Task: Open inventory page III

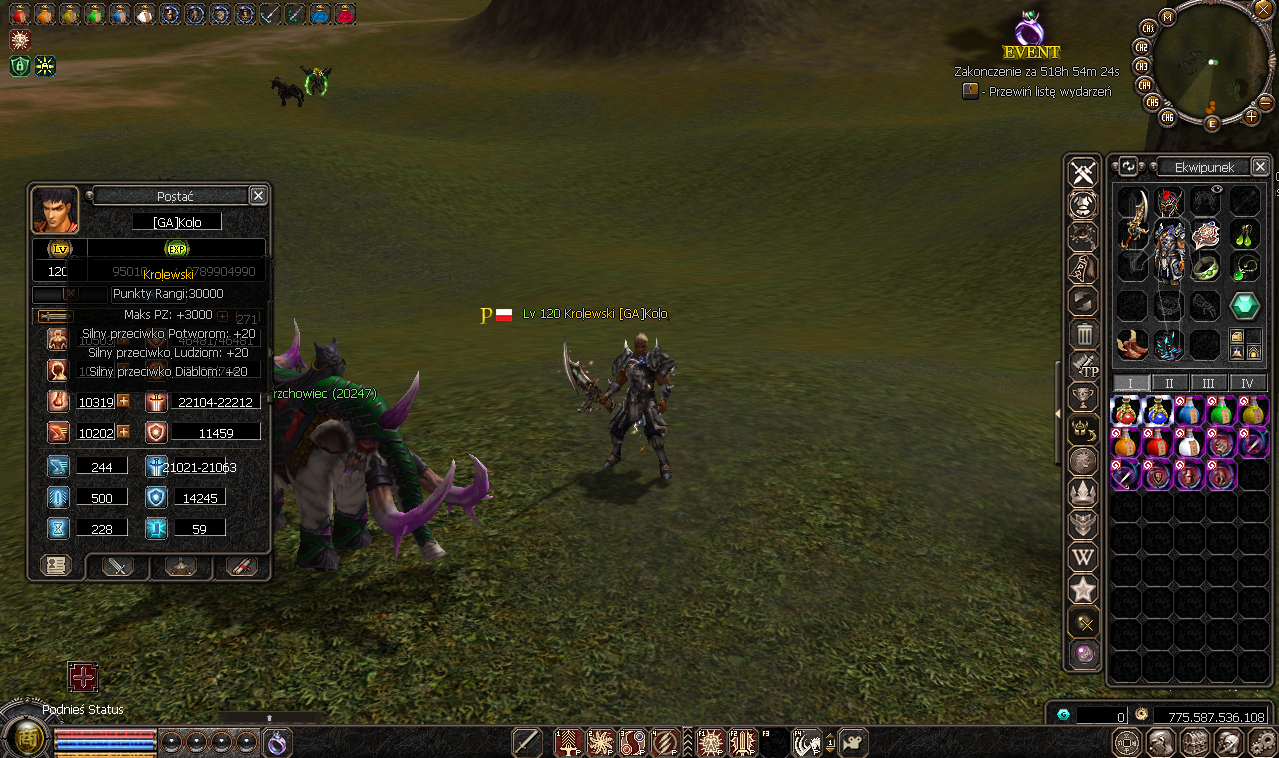Action: pos(1208,383)
